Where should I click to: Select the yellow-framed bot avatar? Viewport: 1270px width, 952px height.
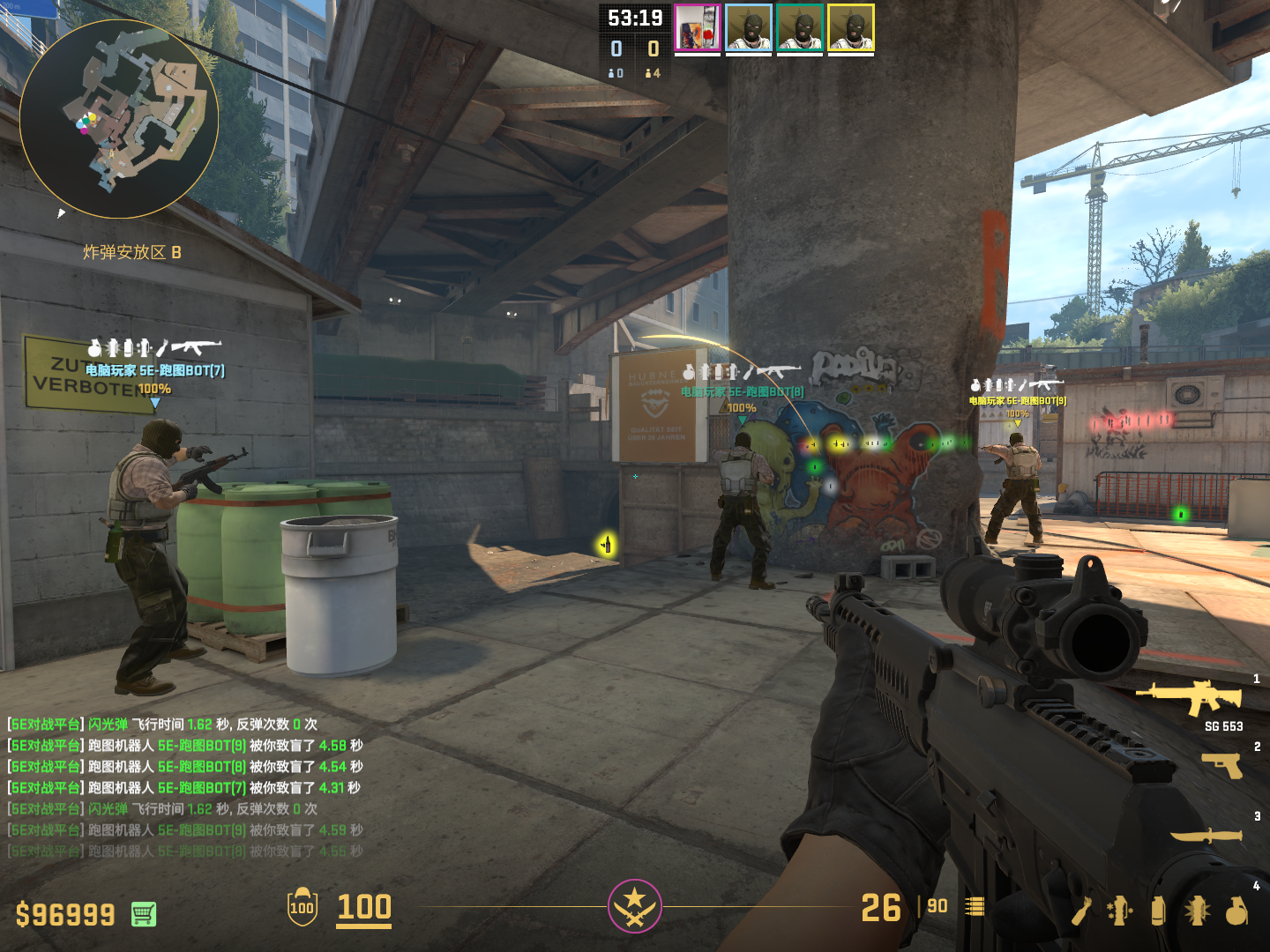851,28
